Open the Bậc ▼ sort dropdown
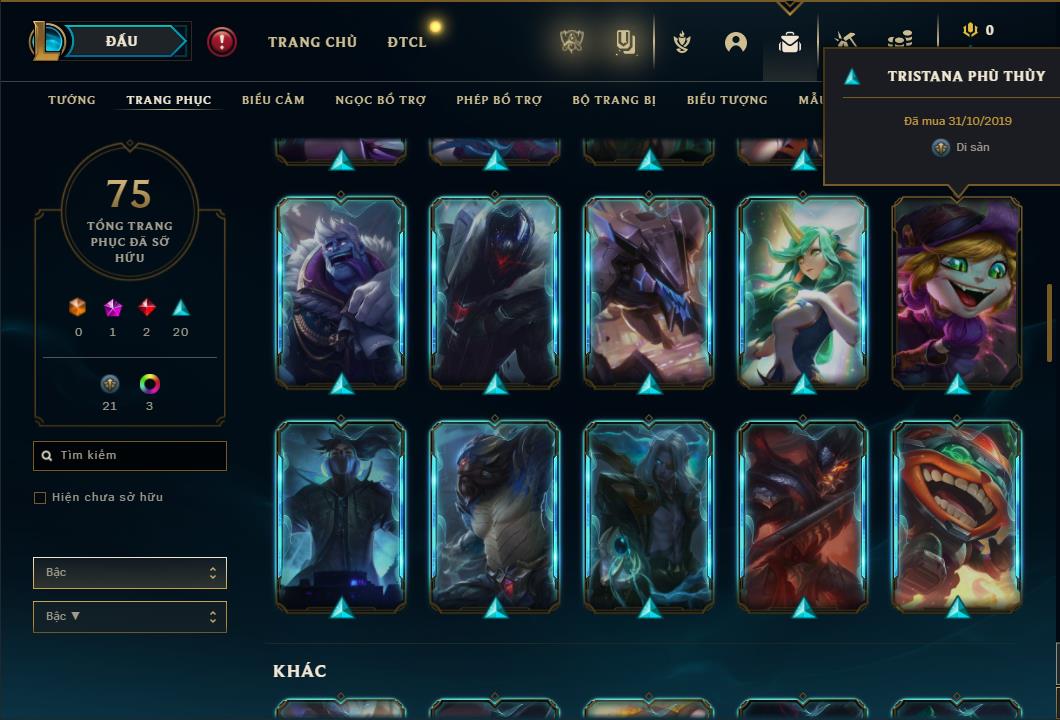Screen dimensions: 1060x720 point(130,617)
